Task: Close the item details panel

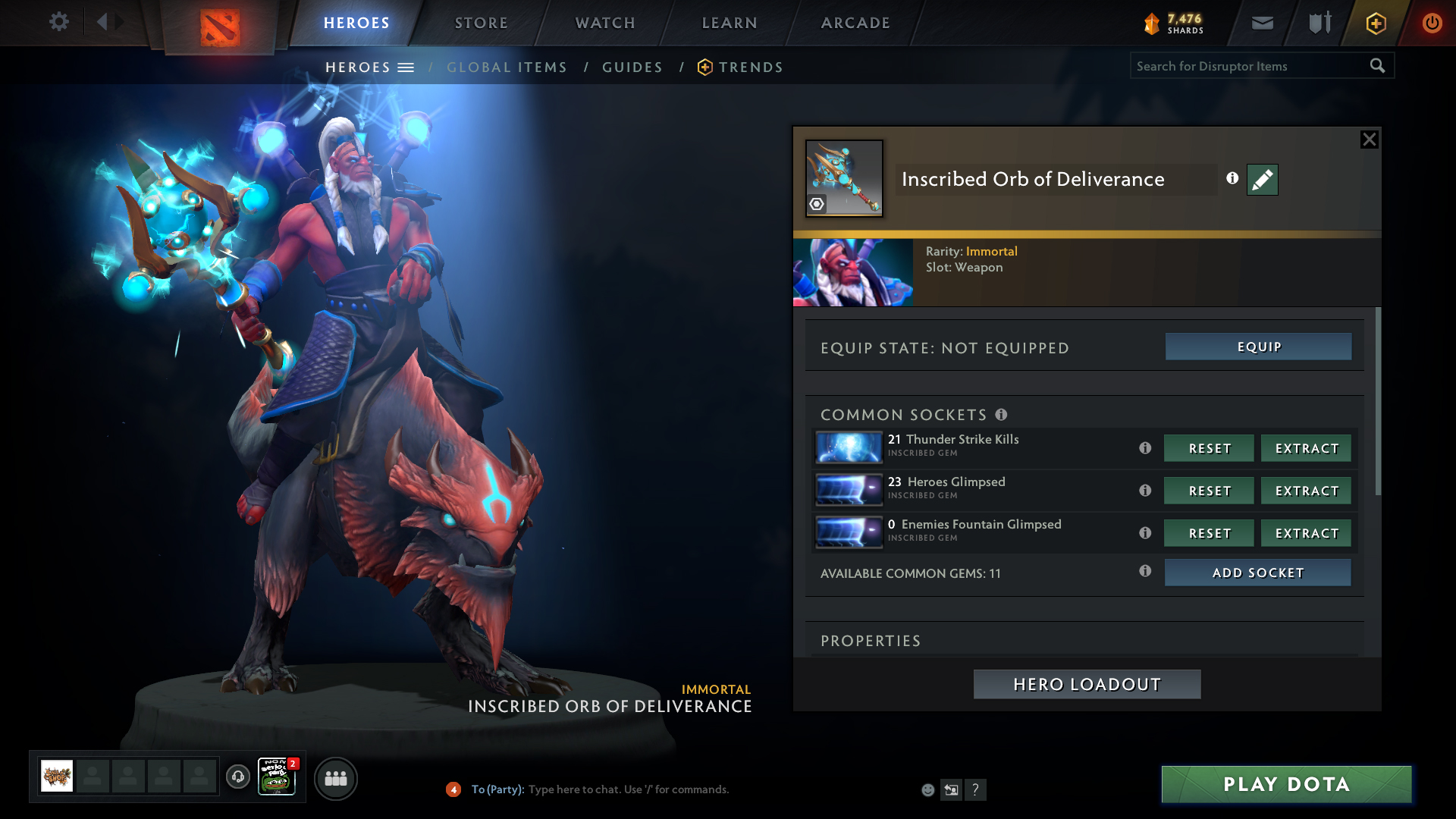Action: click(x=1369, y=140)
